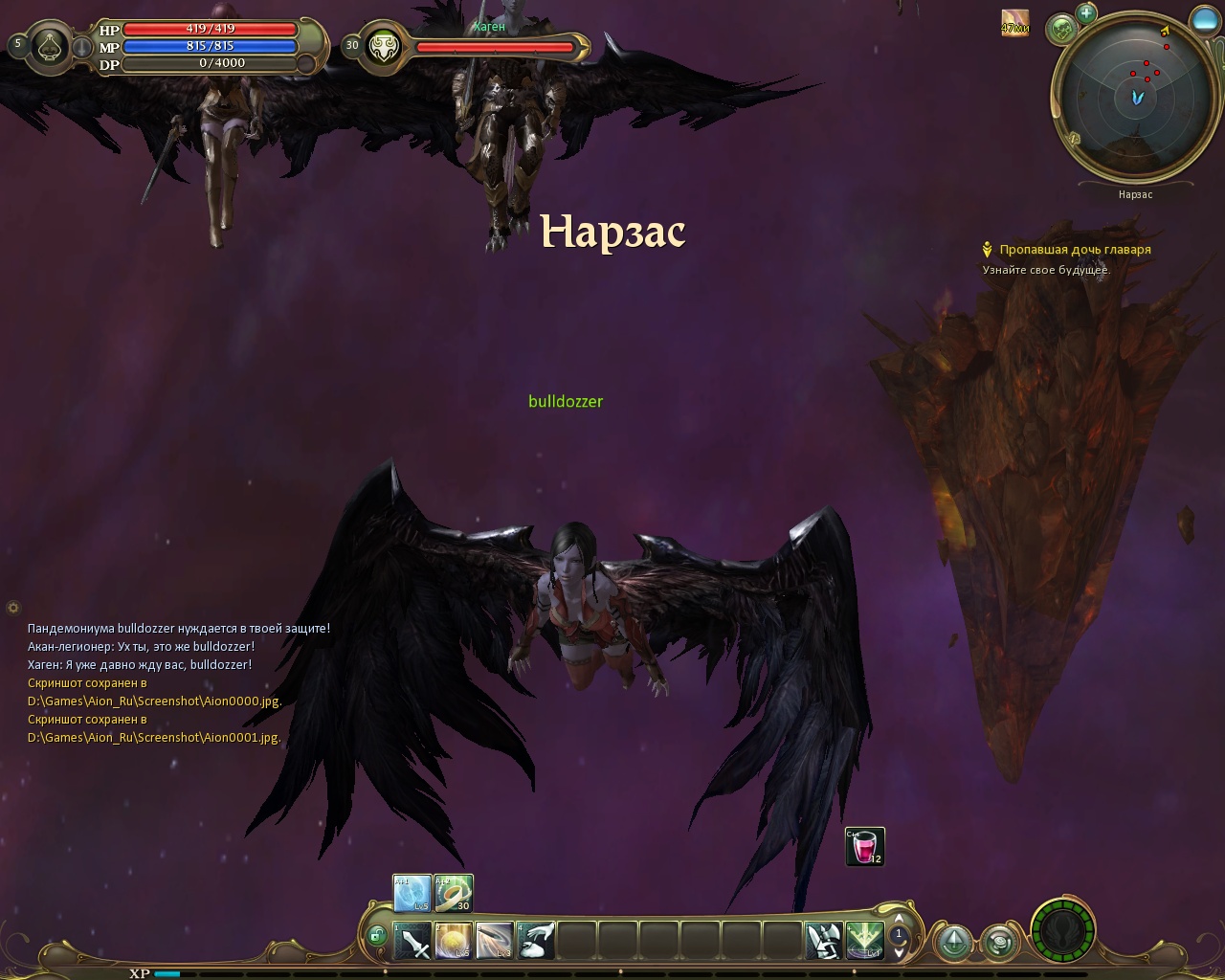Open the round green swirl menu button
The image size is (1225, 980).
[x=1000, y=943]
